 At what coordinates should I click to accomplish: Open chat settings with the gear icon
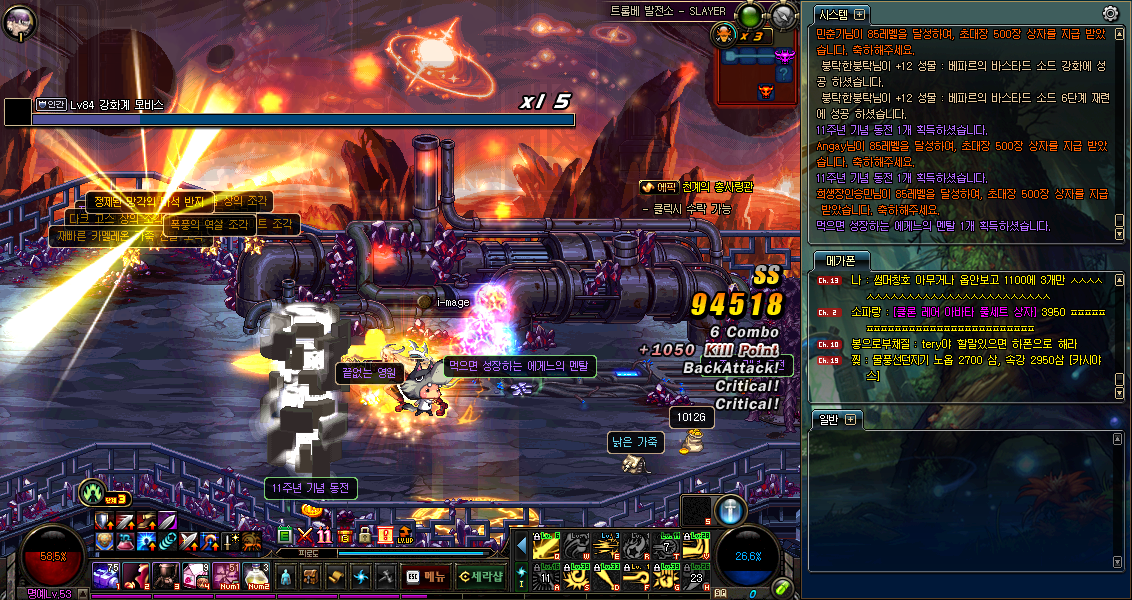[x=1110, y=13]
